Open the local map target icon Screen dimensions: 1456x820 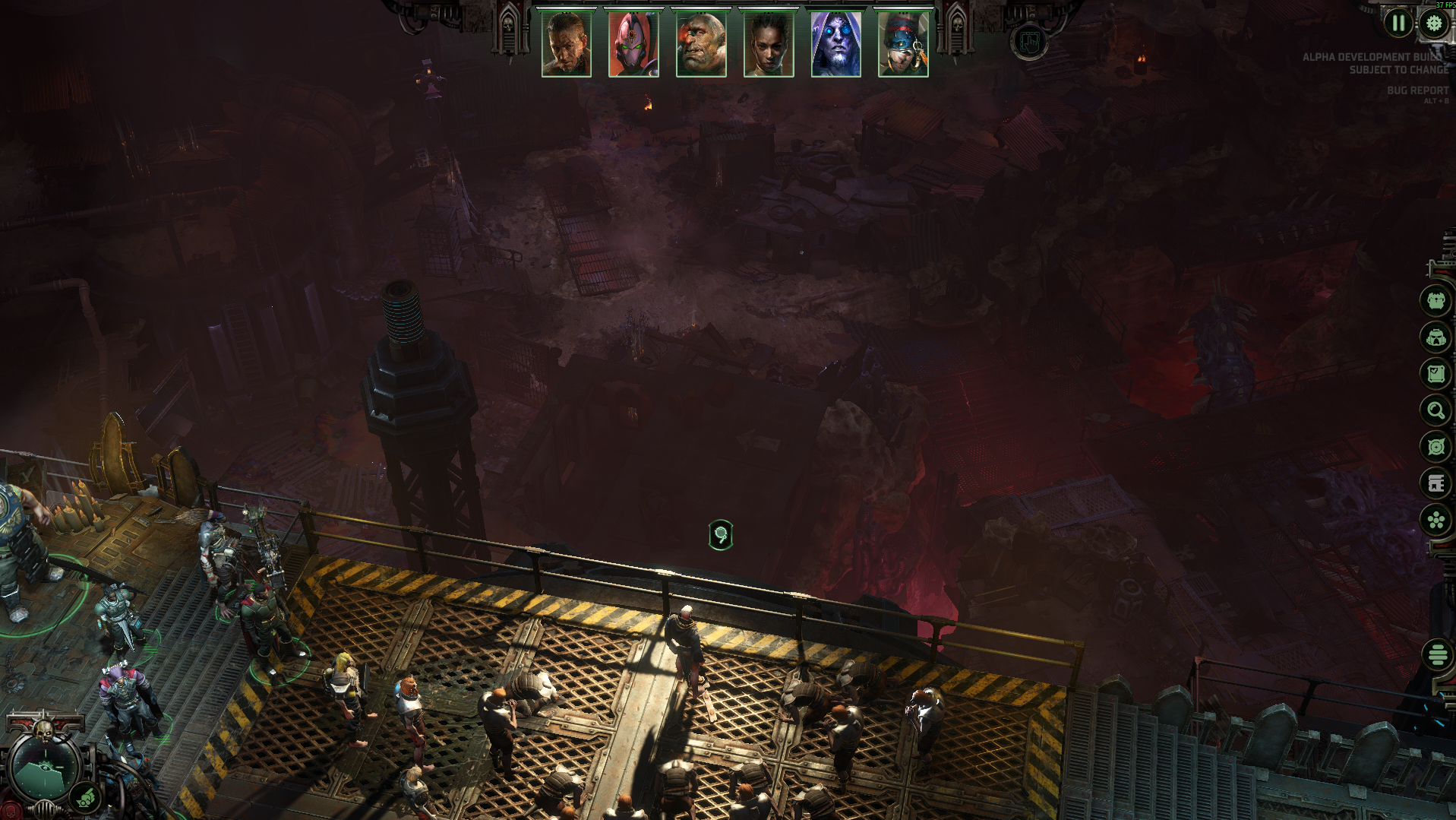point(1435,447)
